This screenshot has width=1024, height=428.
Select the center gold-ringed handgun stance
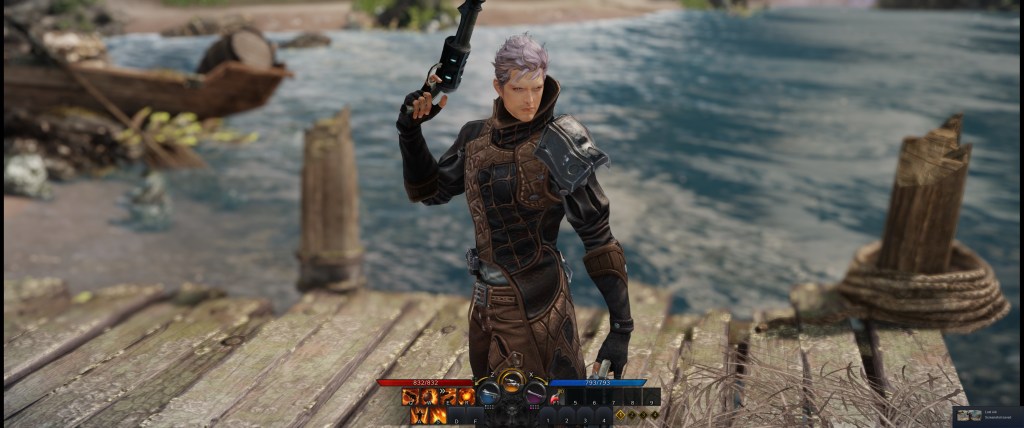tap(512, 383)
